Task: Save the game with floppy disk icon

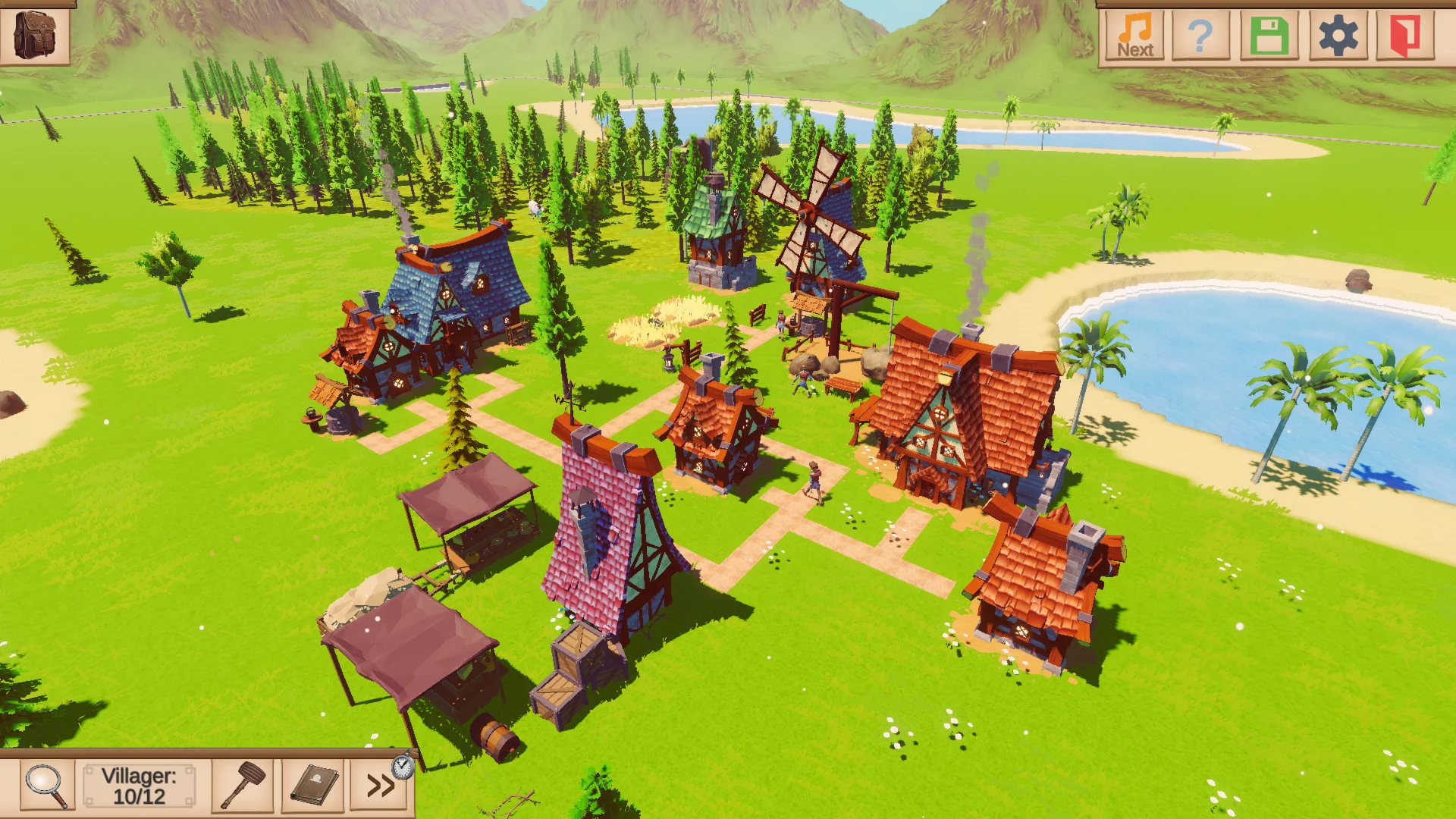Action: click(x=1269, y=35)
